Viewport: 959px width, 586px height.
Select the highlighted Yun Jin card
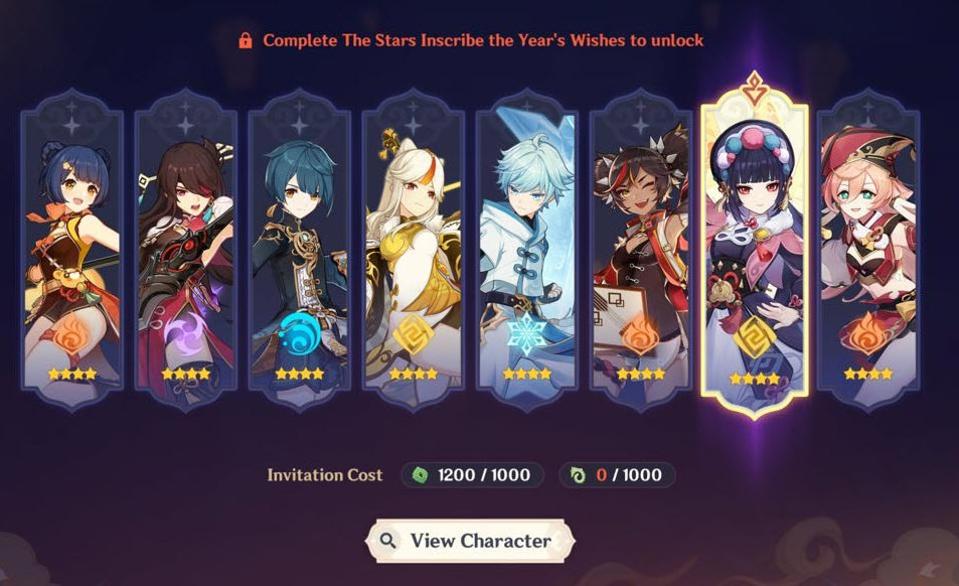755,250
